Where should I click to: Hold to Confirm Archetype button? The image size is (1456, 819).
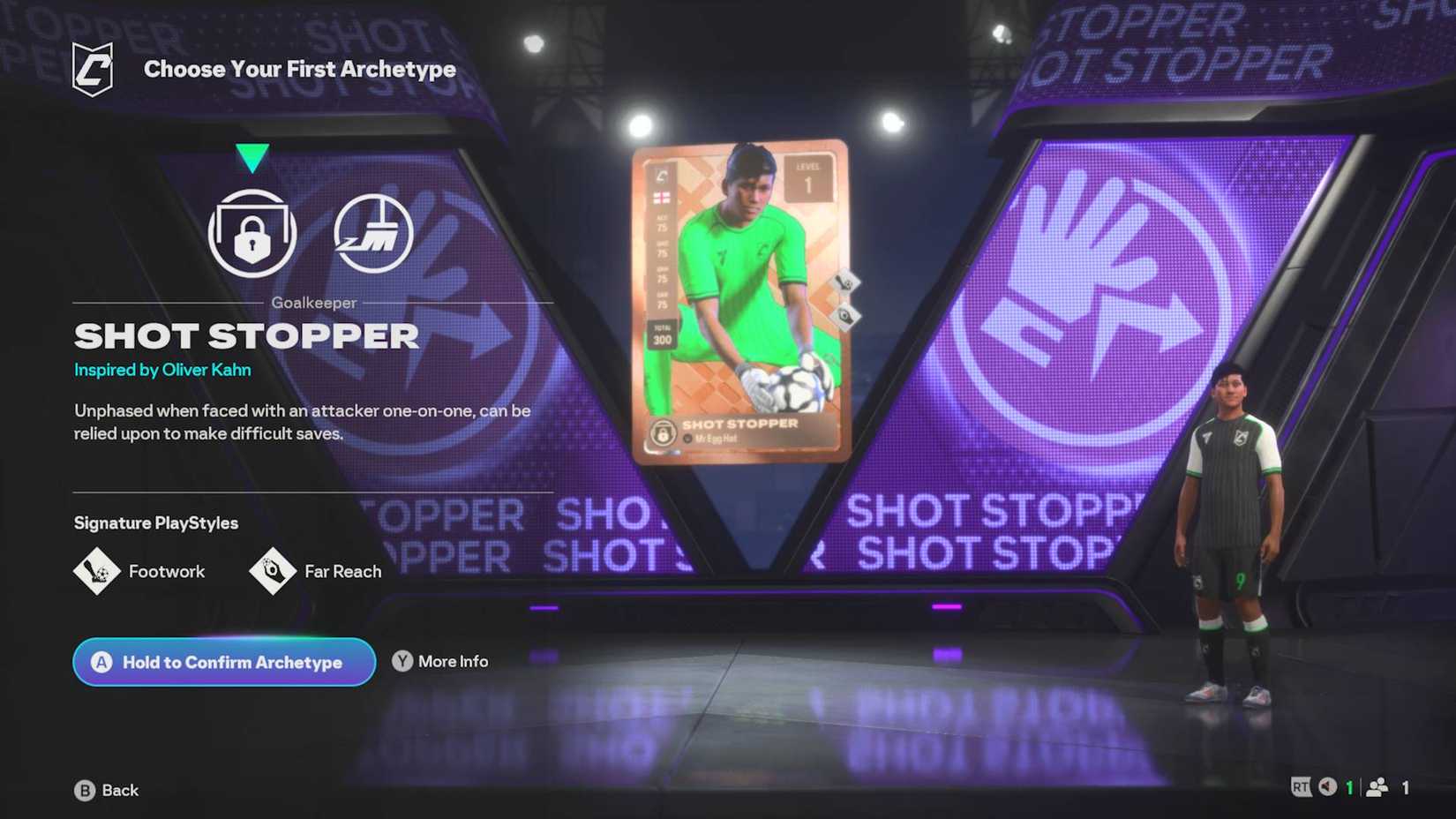click(223, 662)
